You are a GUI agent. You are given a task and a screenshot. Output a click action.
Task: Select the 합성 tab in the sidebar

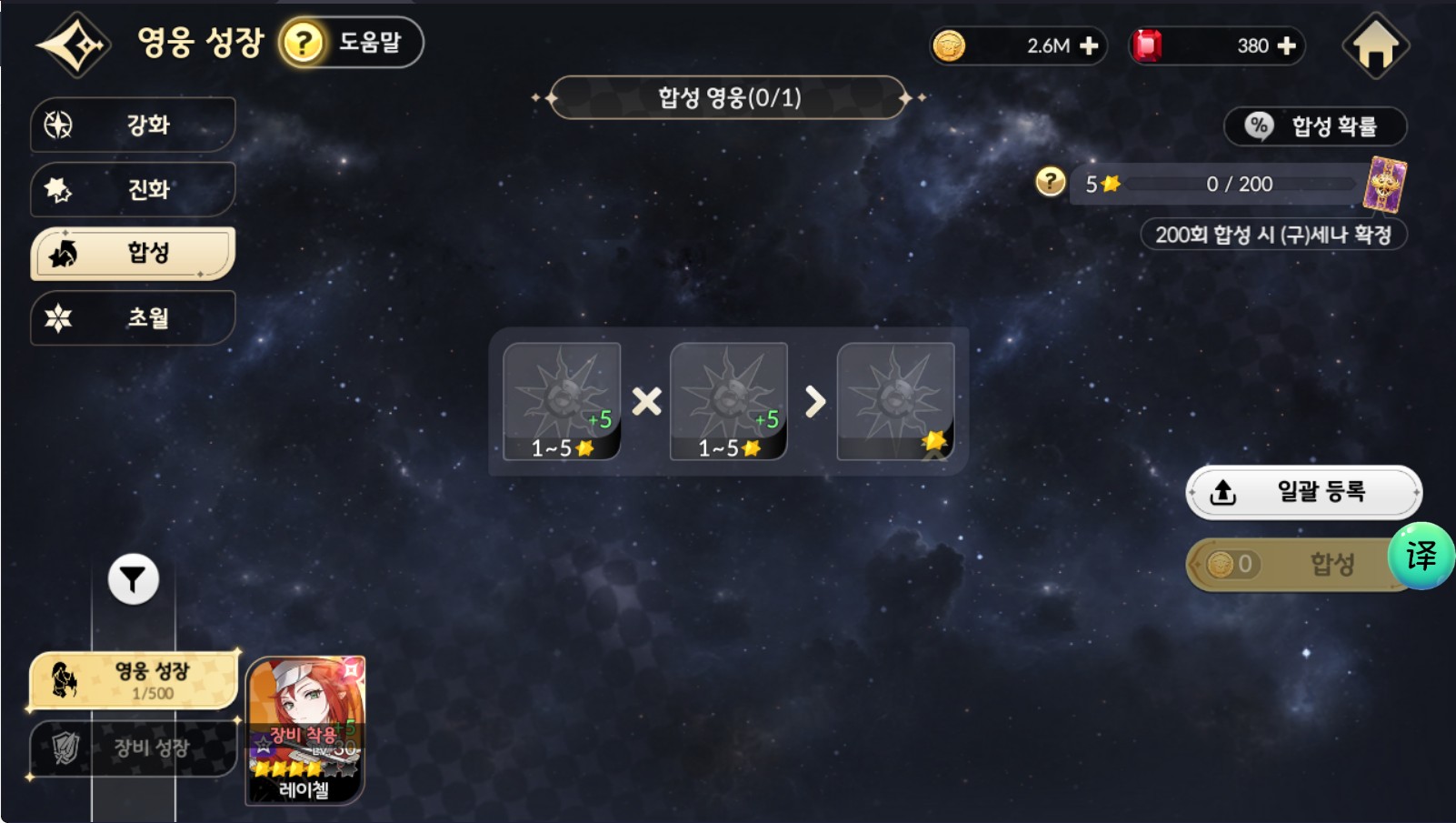point(133,253)
